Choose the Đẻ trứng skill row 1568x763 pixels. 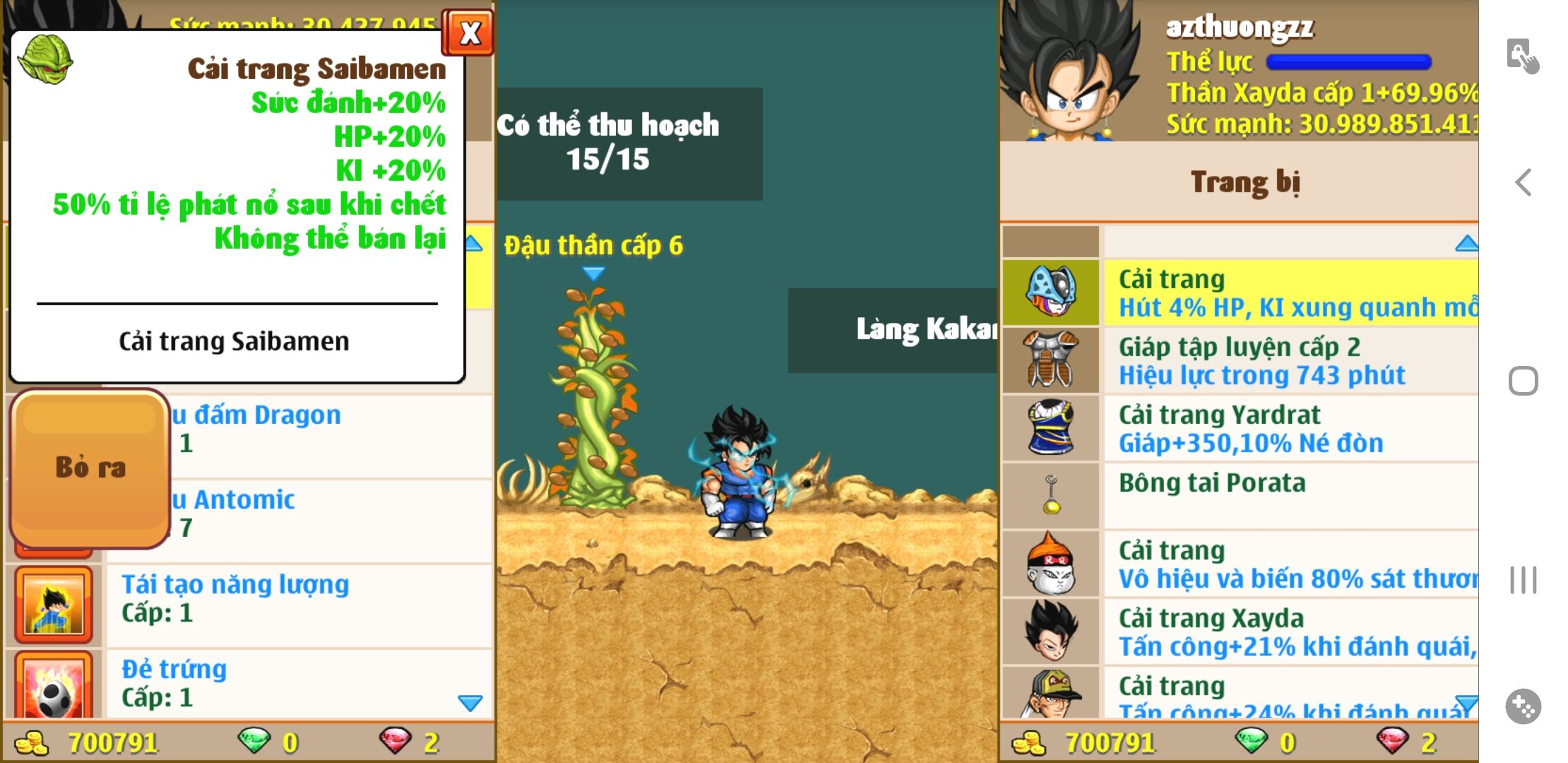pos(298,682)
